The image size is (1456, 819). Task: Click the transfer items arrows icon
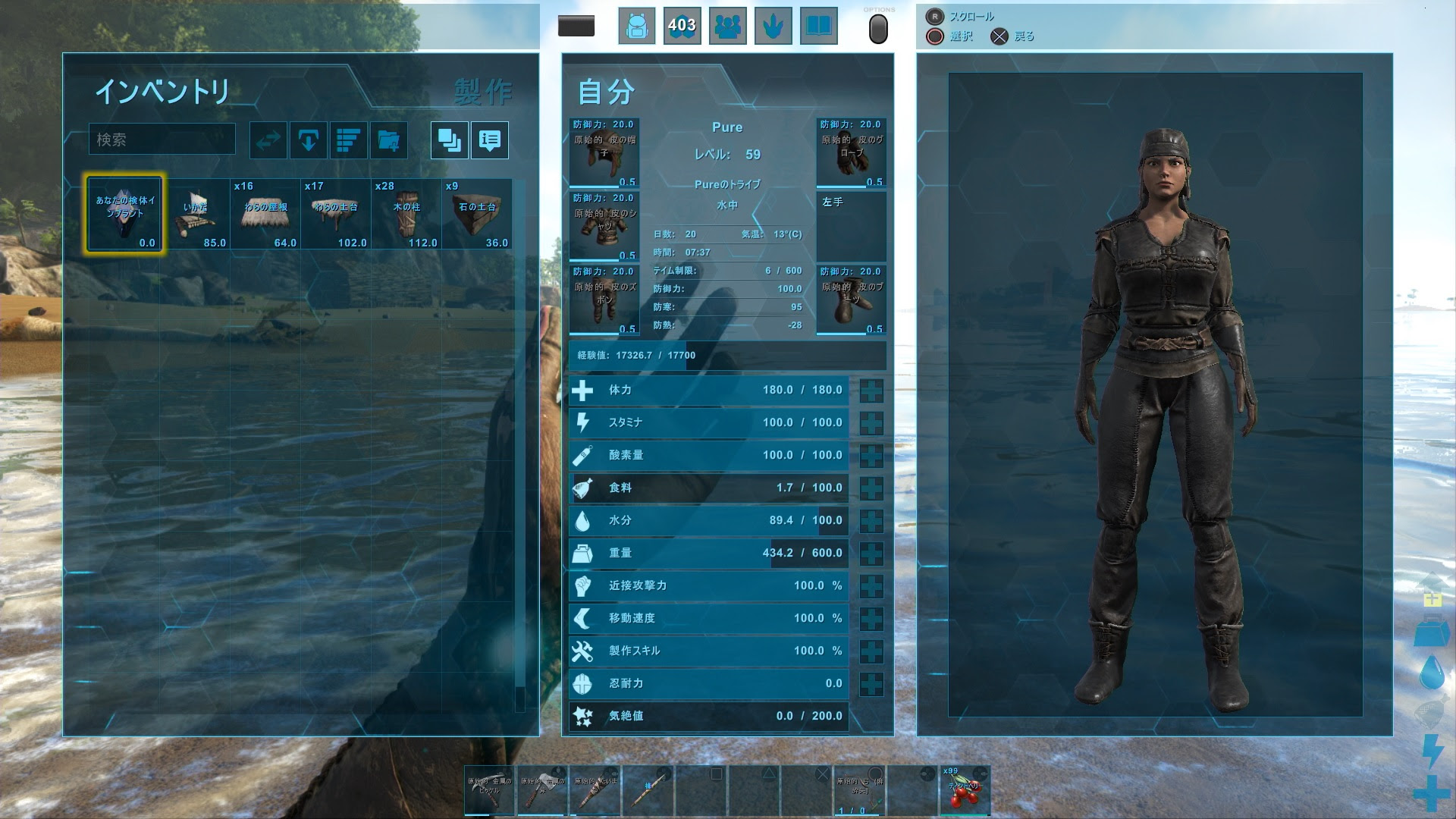click(267, 140)
